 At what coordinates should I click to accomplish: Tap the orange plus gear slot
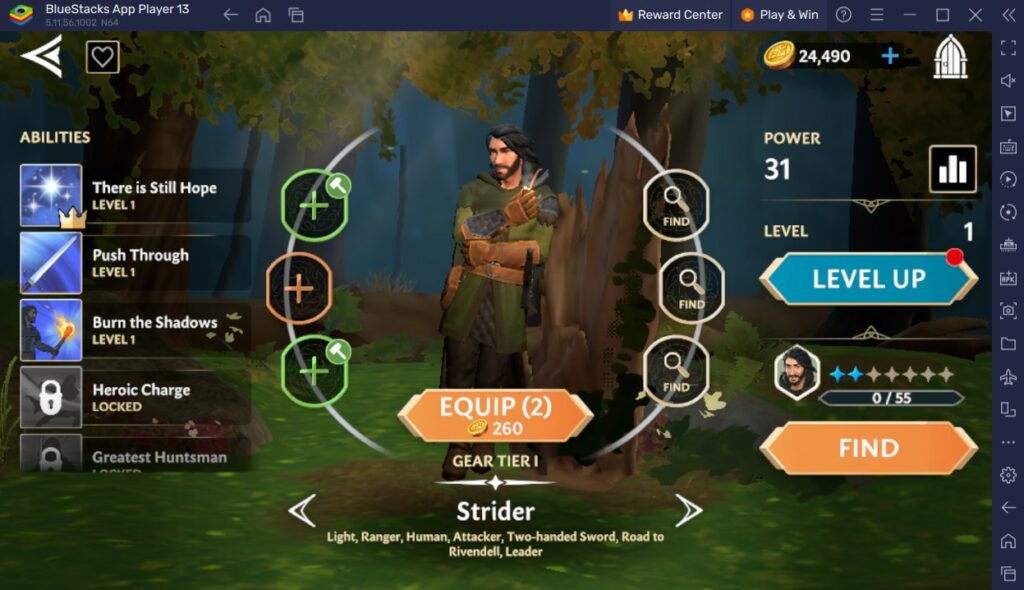pos(299,288)
